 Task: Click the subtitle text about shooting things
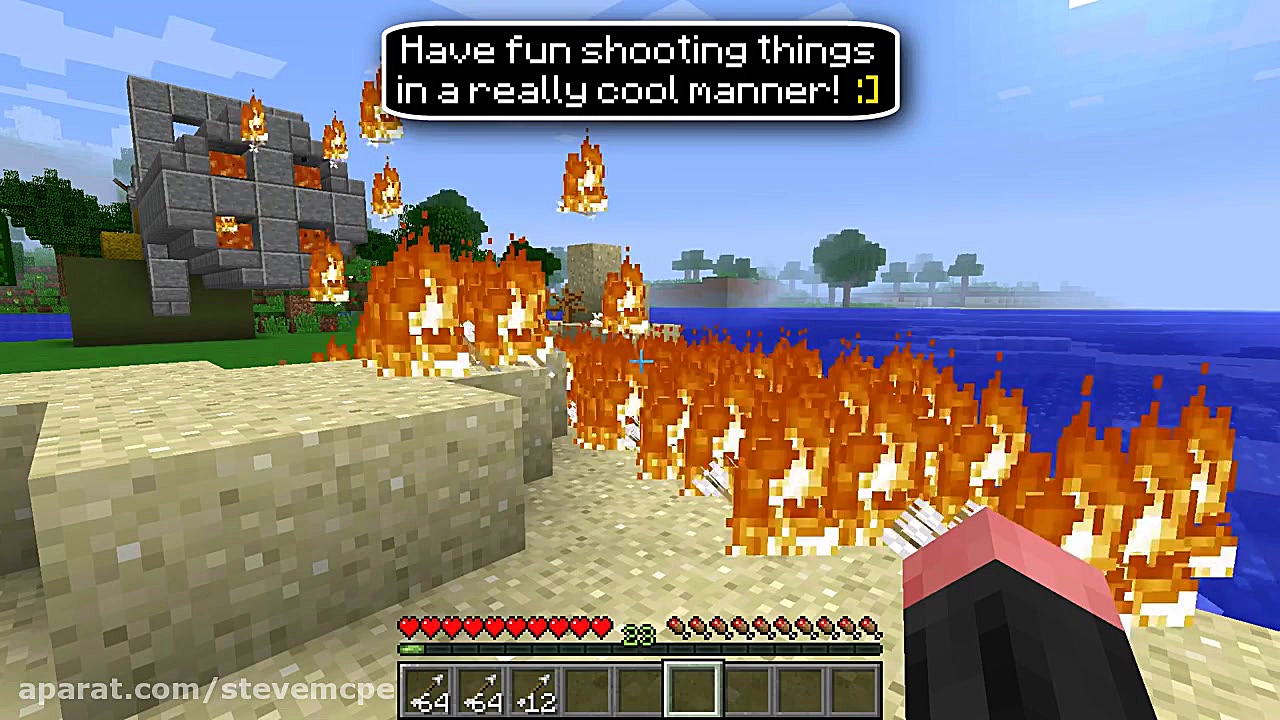point(639,70)
